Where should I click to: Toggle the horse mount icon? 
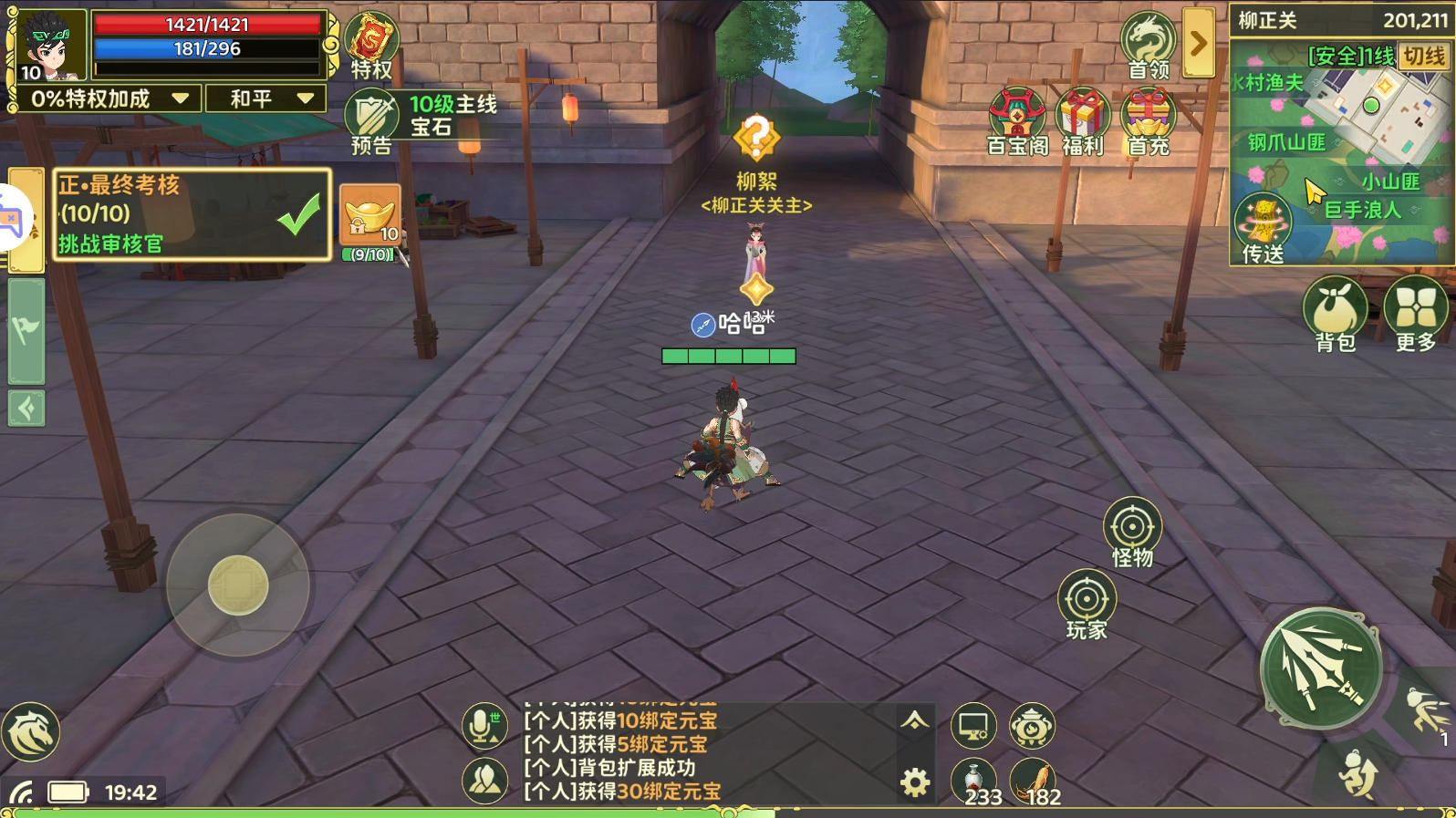click(x=31, y=731)
